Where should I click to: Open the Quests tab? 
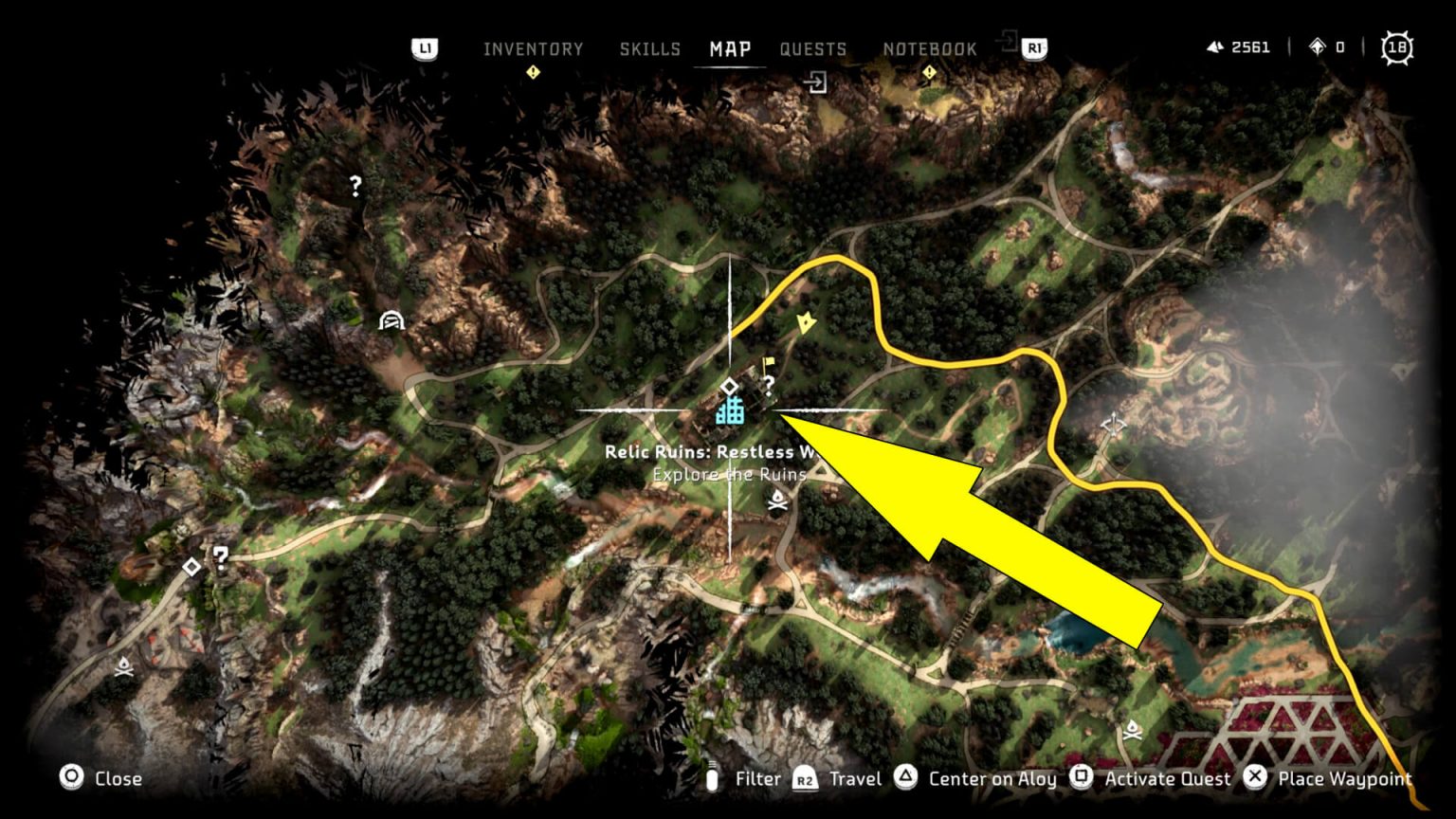pos(812,48)
